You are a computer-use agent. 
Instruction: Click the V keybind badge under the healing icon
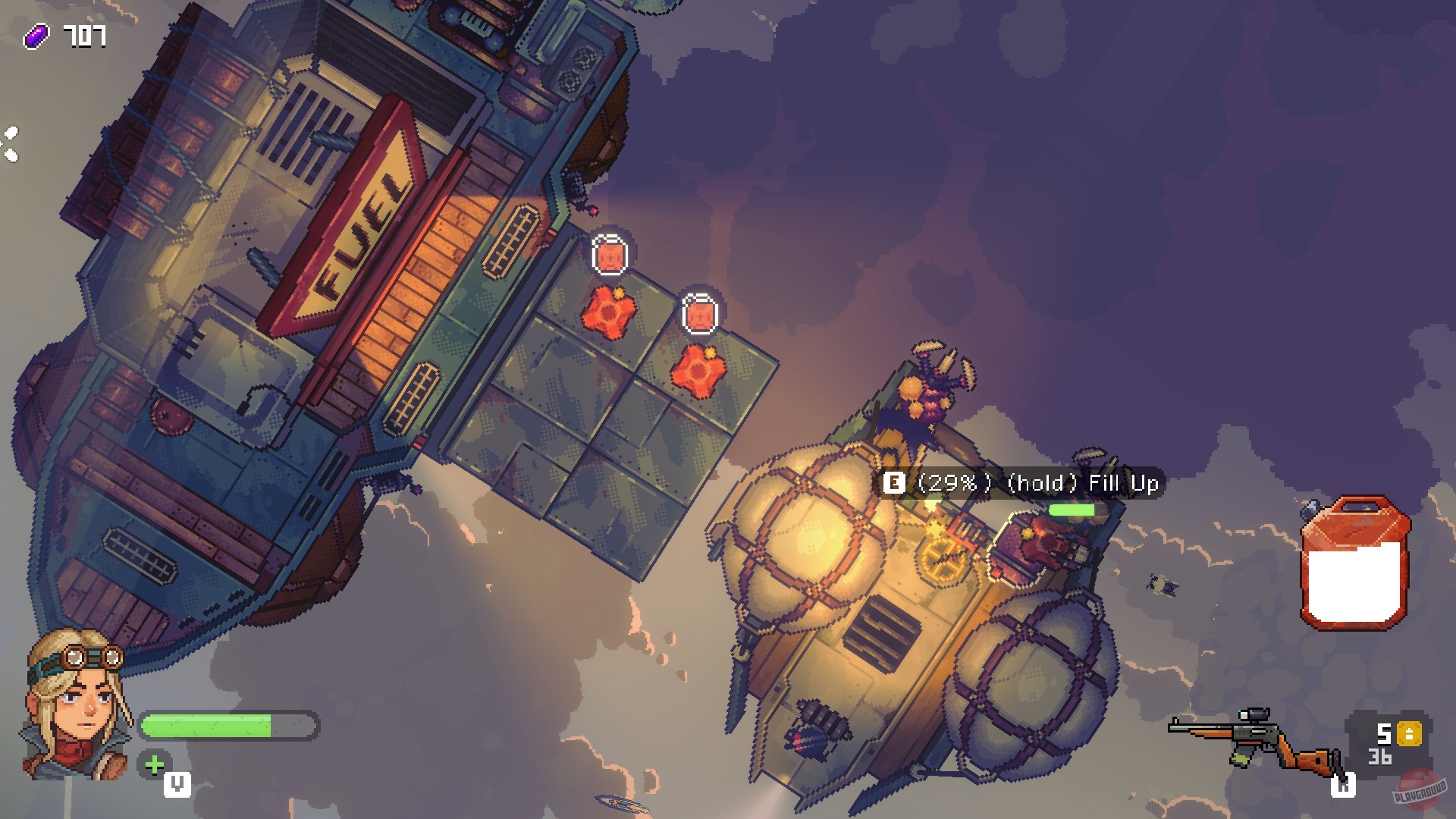tap(176, 786)
